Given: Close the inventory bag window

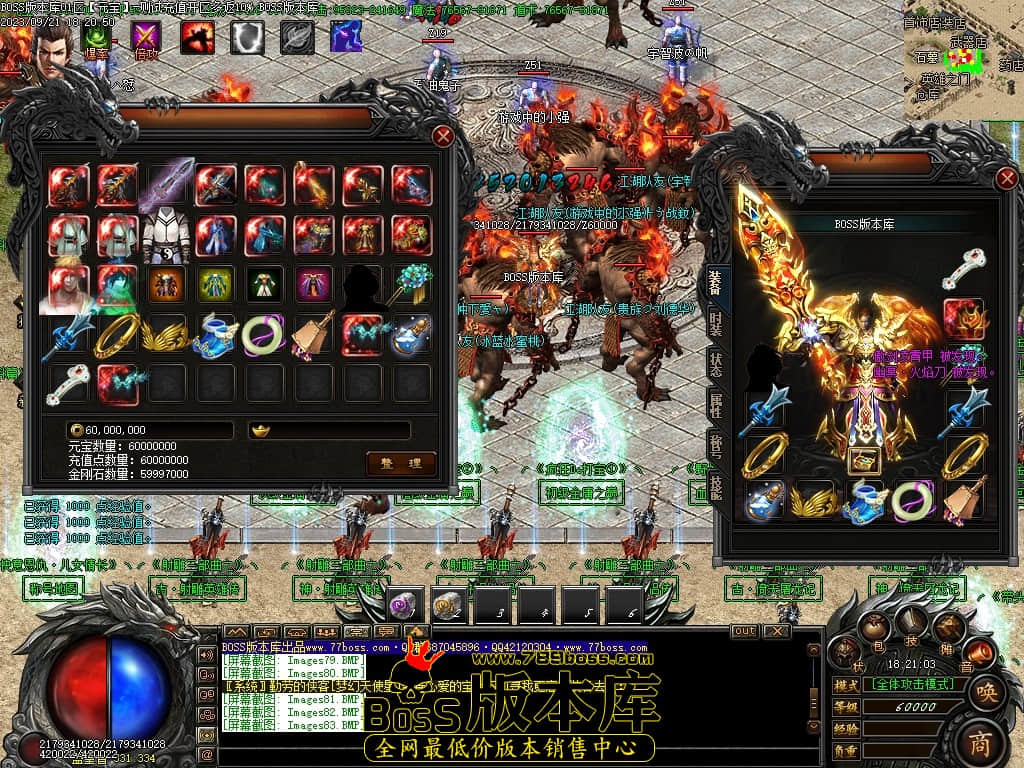Looking at the screenshot, I should coord(443,136).
